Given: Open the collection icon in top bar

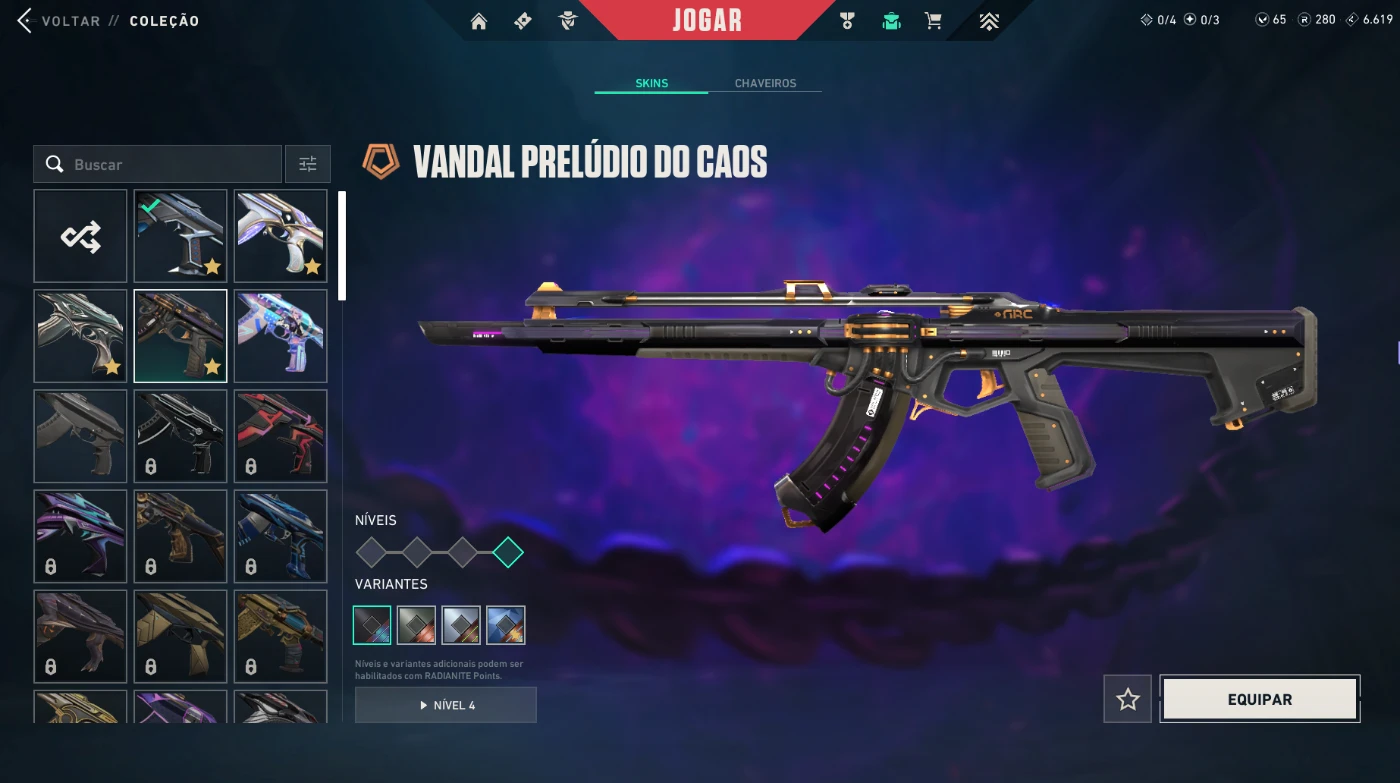Looking at the screenshot, I should tap(891, 21).
